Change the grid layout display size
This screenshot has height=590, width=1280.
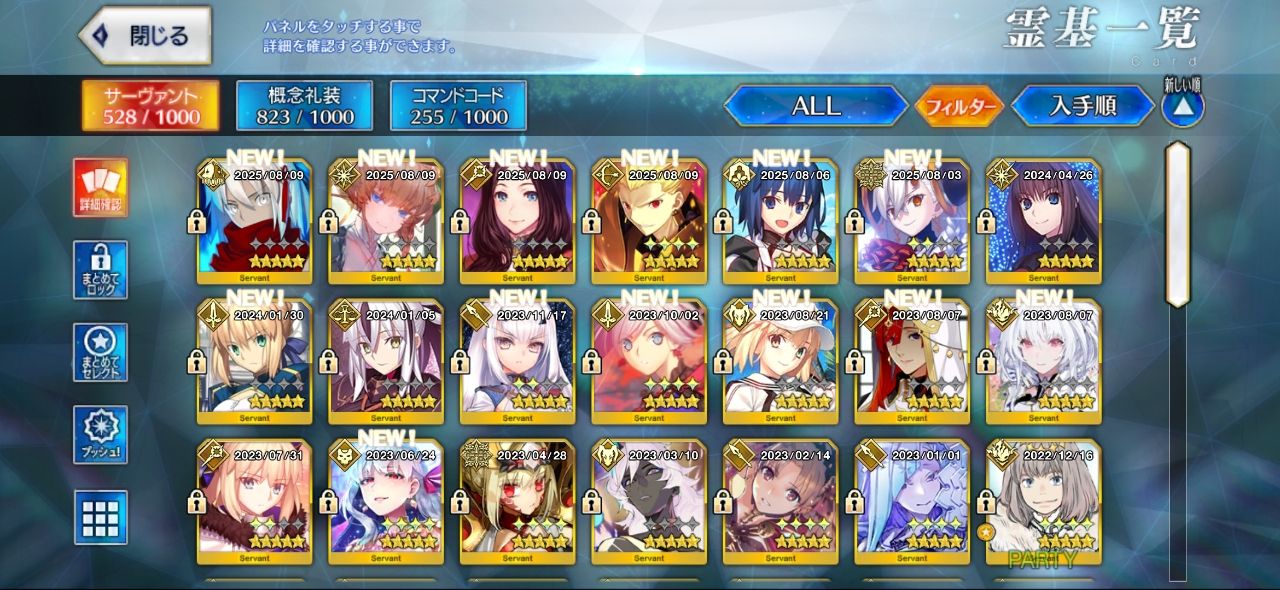click(x=101, y=517)
